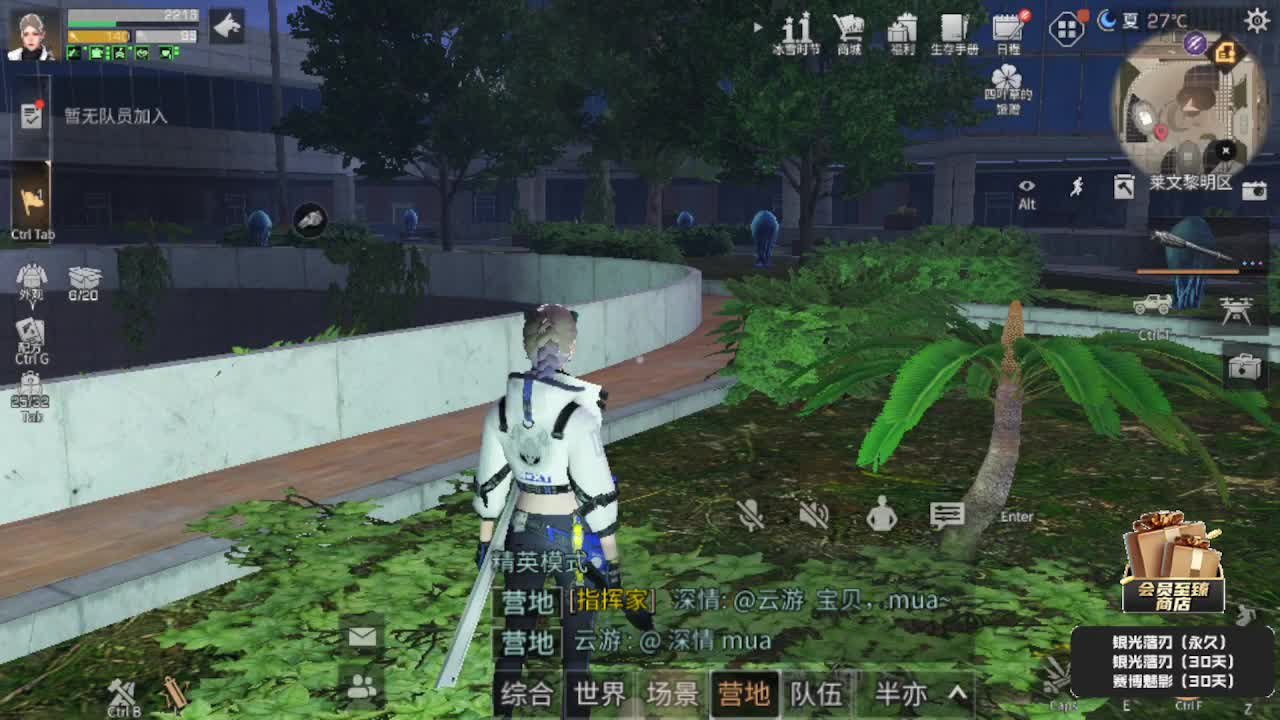Open the 月程 calendar with notification badge
This screenshot has width=1280, height=720.
1005,30
